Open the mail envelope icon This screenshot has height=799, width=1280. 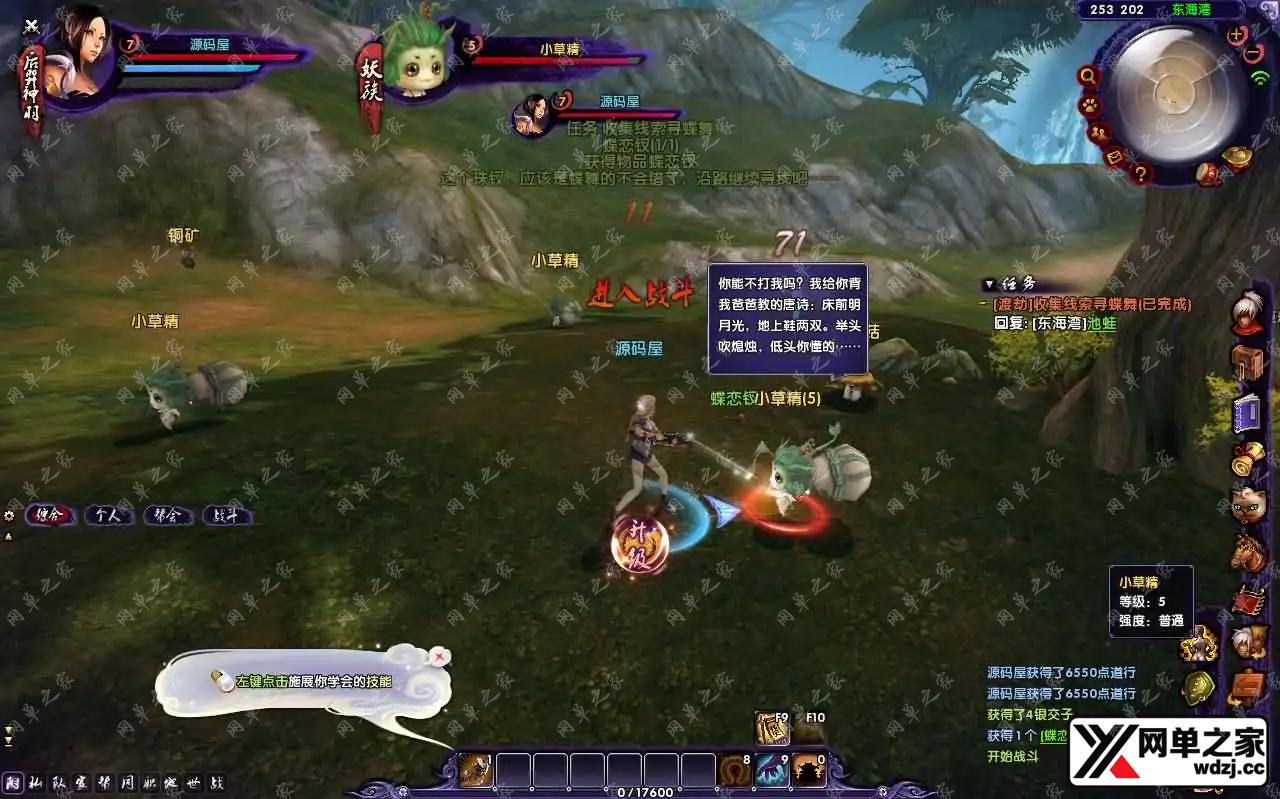[1115, 157]
